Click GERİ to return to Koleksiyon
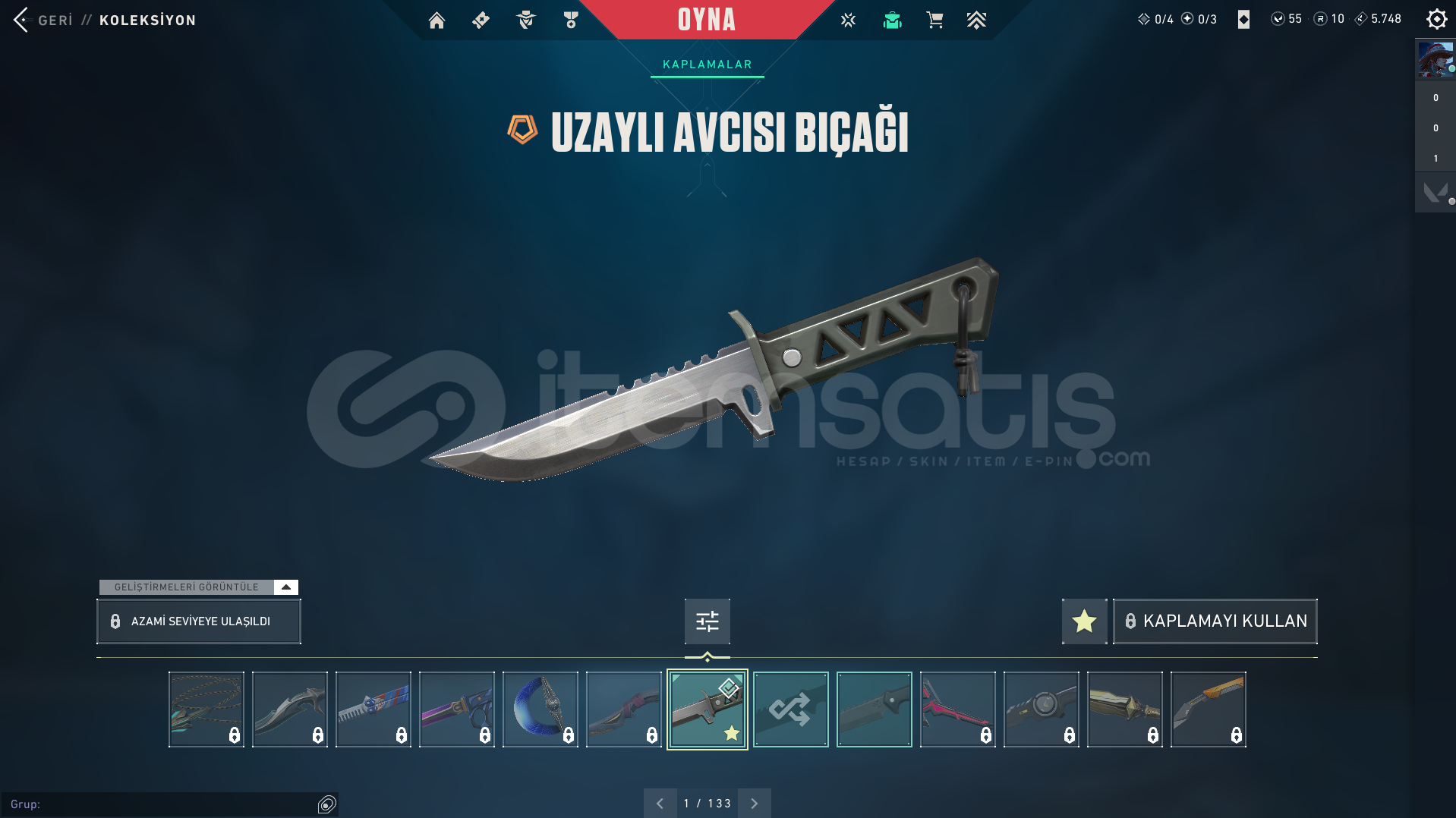The height and width of the screenshot is (818, 1456). click(55, 20)
